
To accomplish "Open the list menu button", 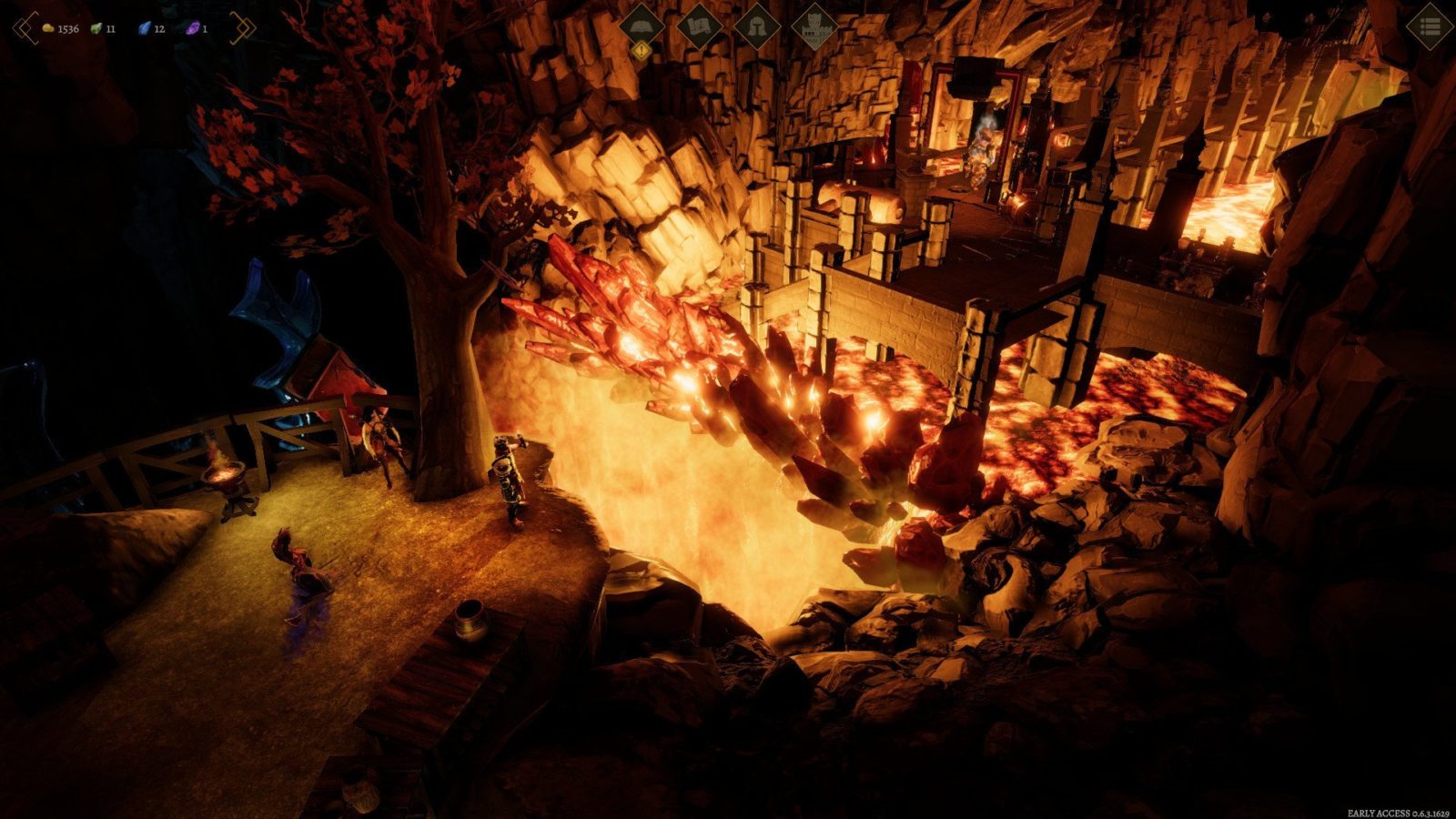I will tap(1429, 27).
